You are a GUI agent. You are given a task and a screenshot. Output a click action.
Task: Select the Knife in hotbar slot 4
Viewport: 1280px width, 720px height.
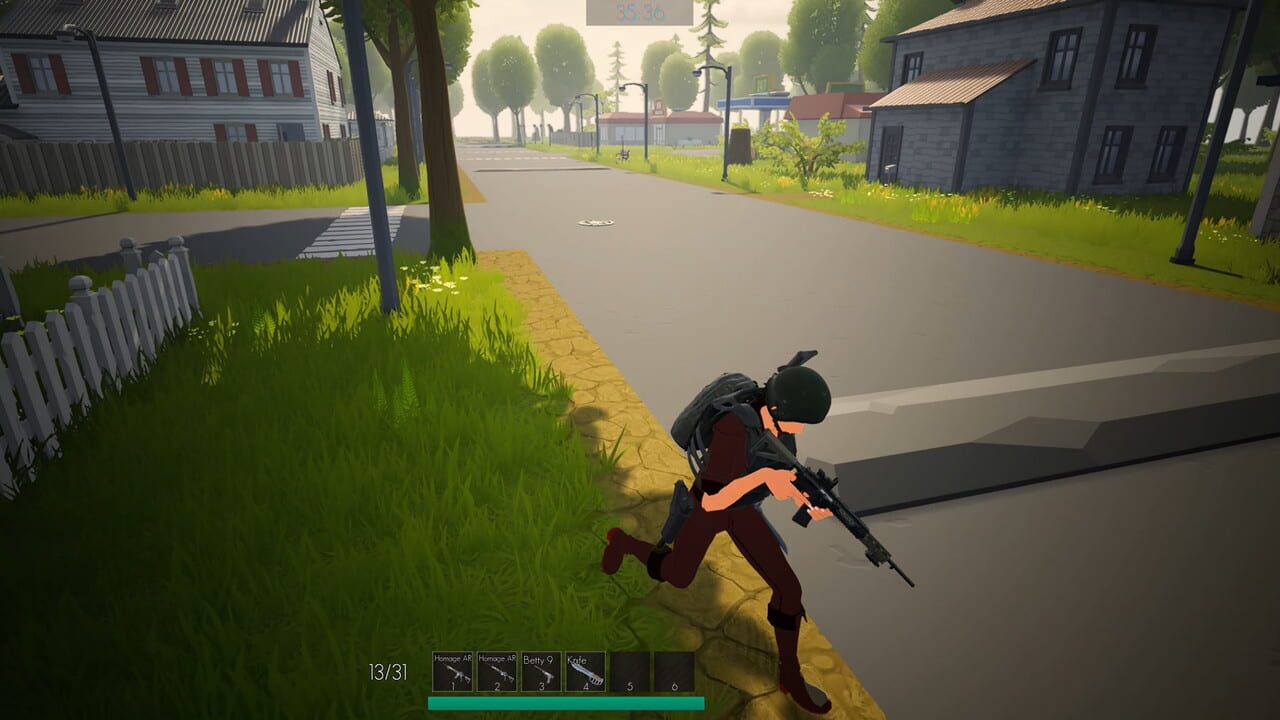coord(584,670)
